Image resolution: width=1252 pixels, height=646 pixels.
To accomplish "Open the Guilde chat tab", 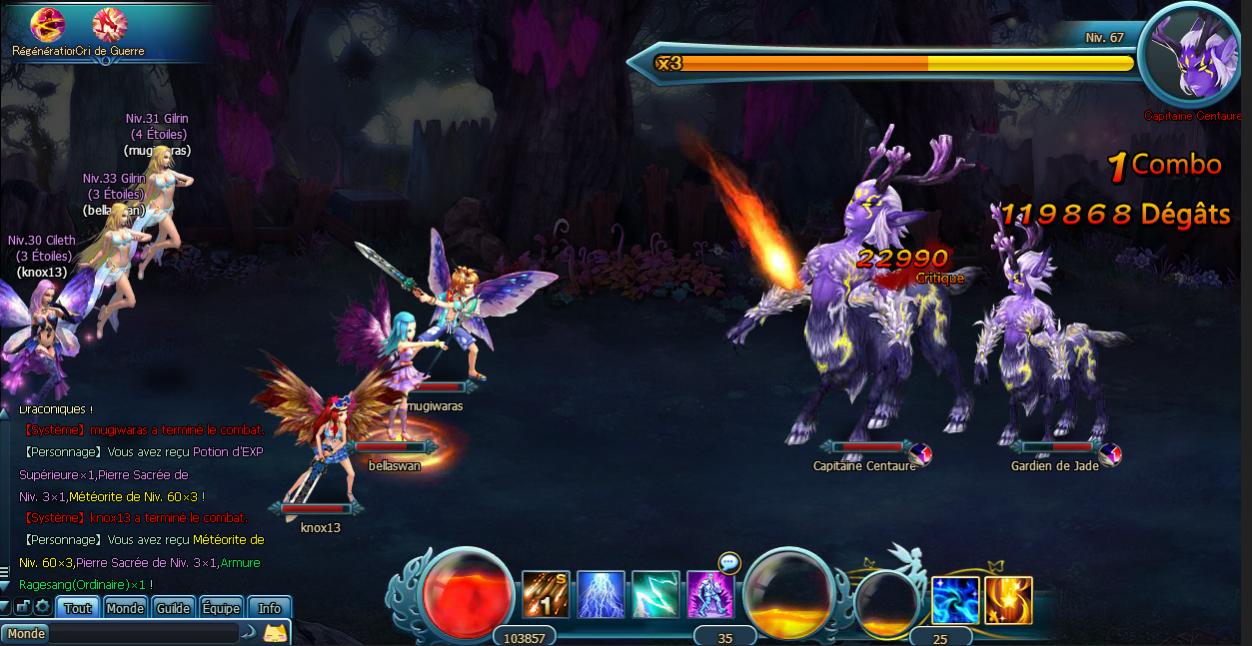I will tap(173, 608).
